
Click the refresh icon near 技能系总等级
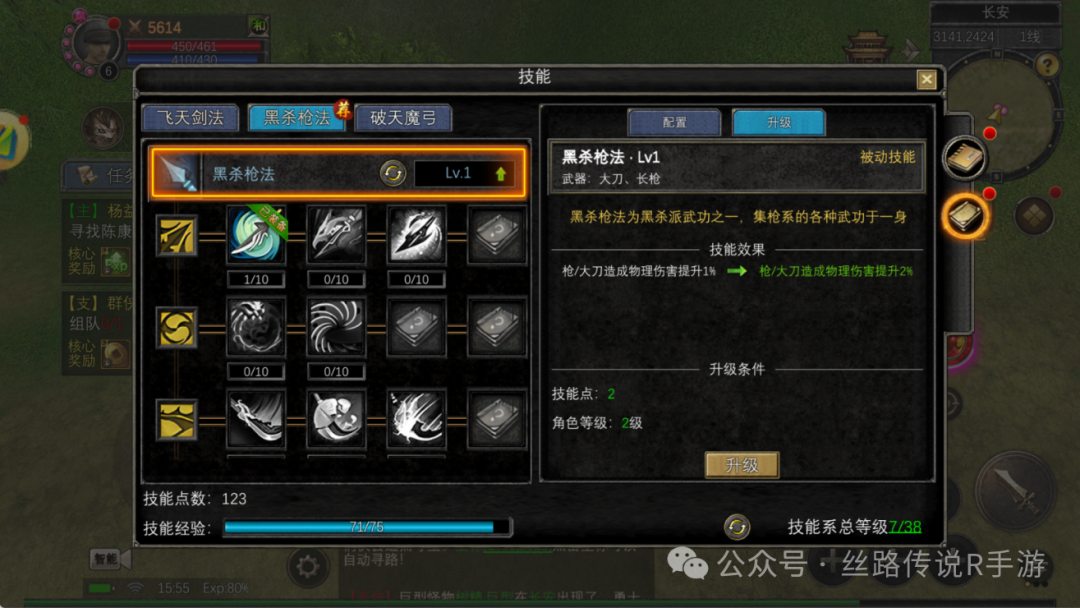(737, 526)
